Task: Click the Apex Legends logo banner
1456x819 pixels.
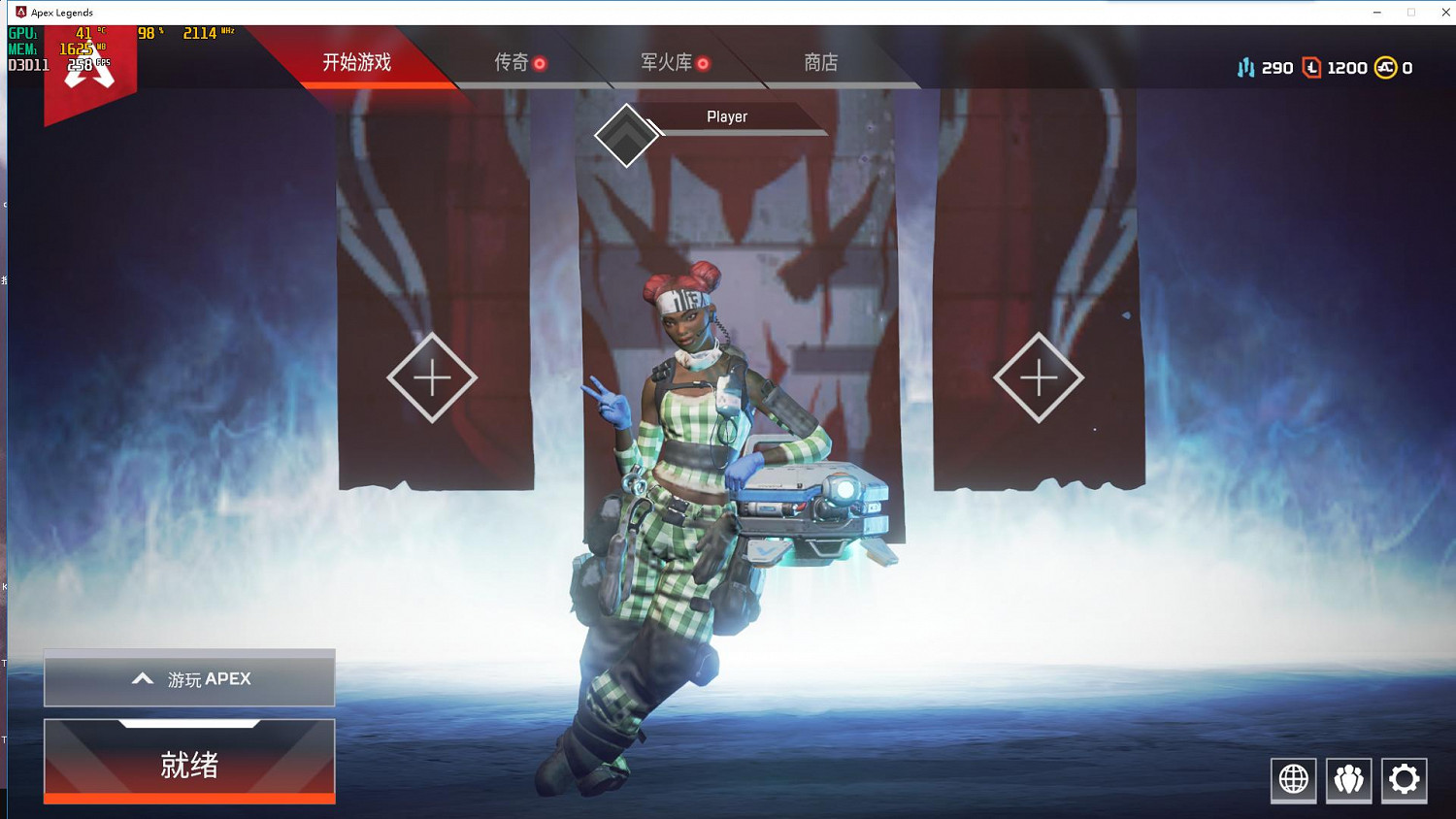Action: coord(90,68)
